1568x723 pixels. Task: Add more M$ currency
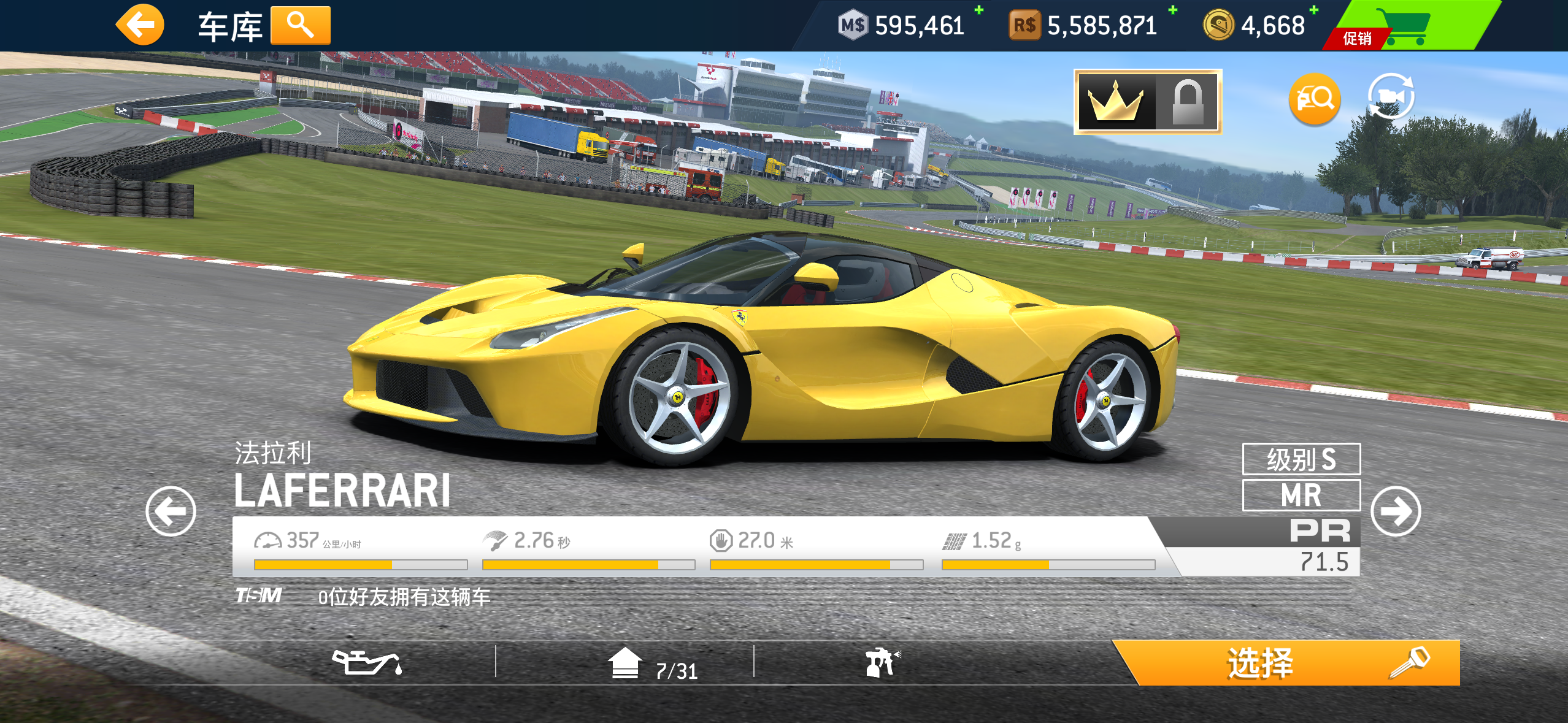[x=979, y=10]
